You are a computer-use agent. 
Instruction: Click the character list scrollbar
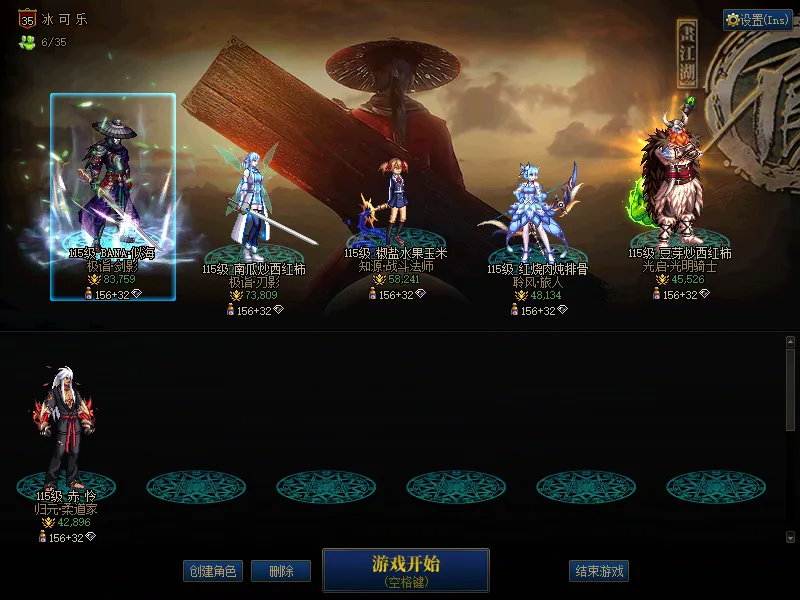click(x=790, y=390)
